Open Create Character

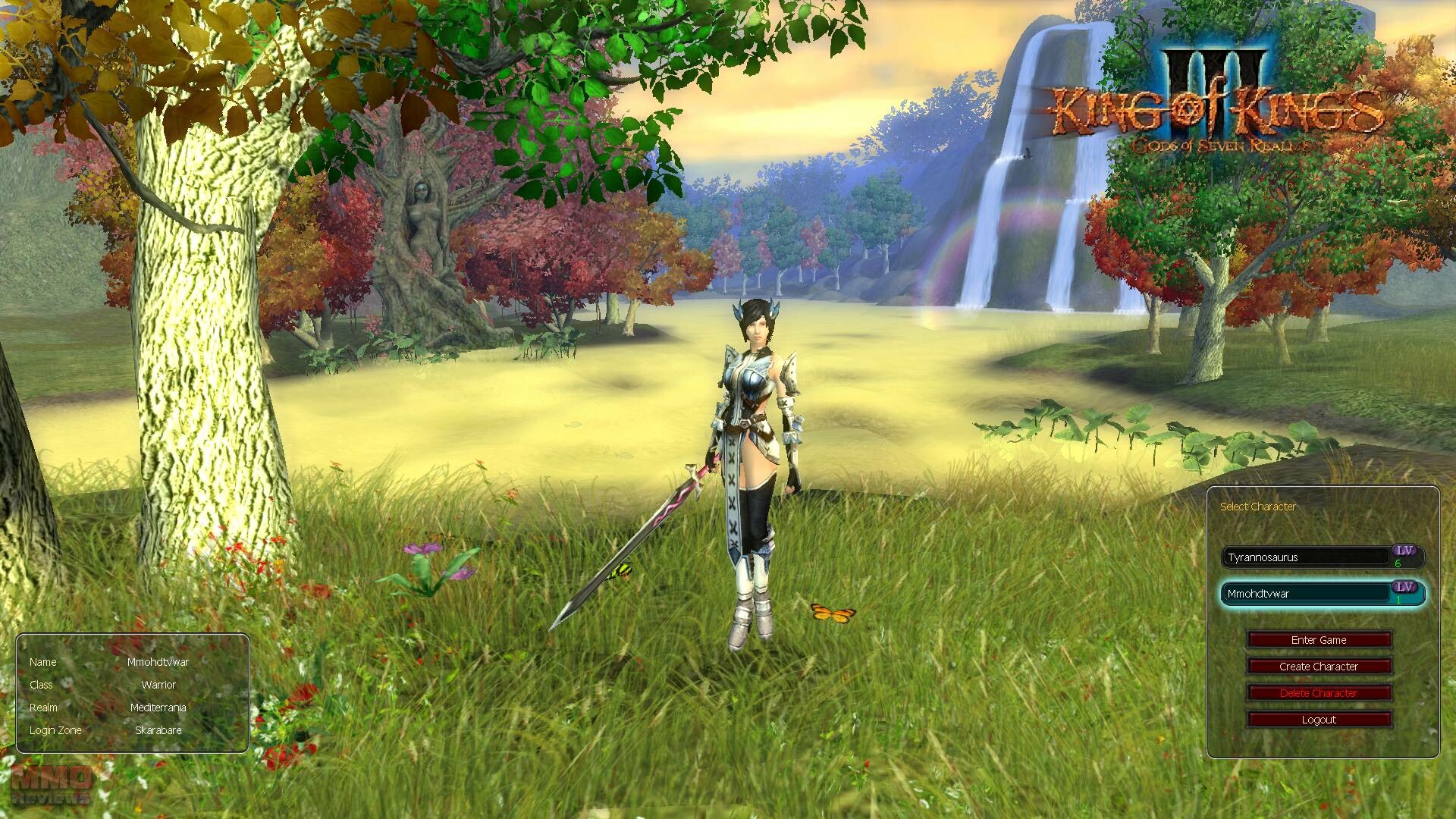click(x=1319, y=667)
